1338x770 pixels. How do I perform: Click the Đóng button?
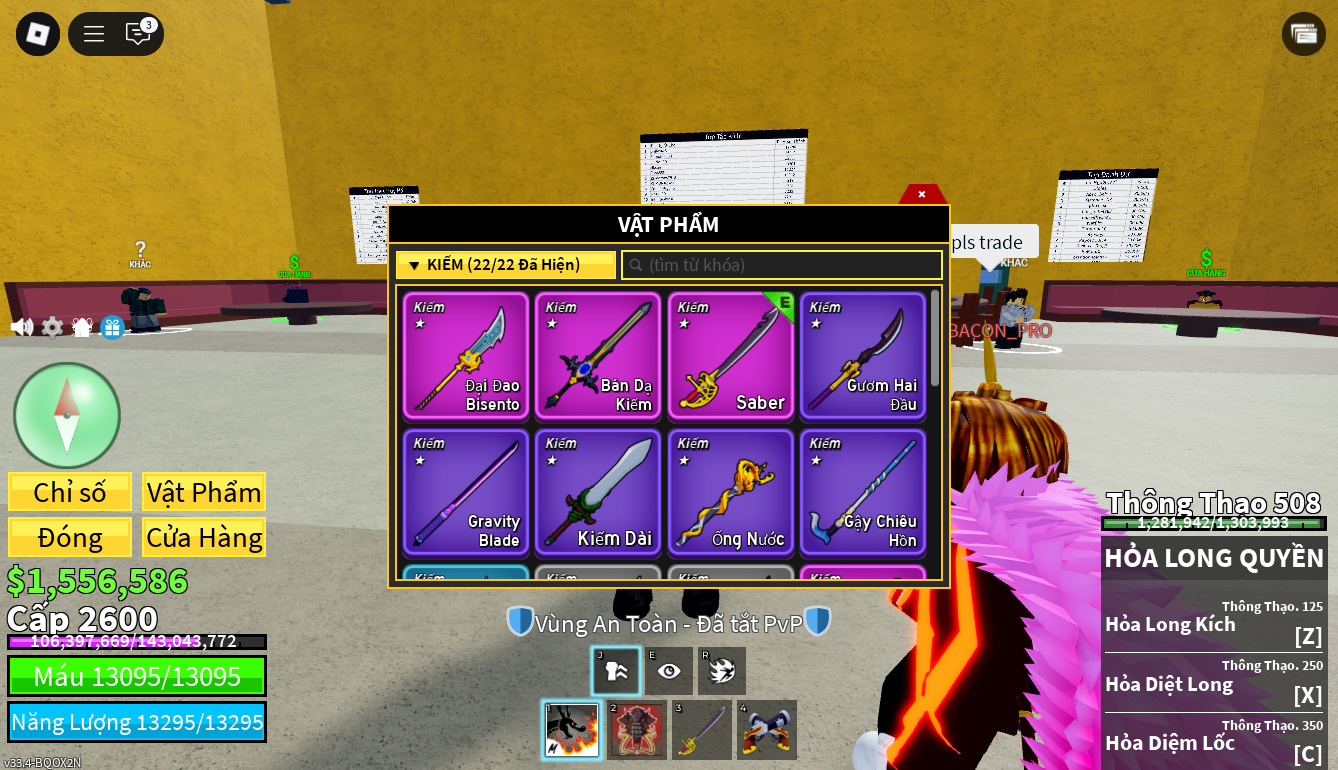(70, 537)
